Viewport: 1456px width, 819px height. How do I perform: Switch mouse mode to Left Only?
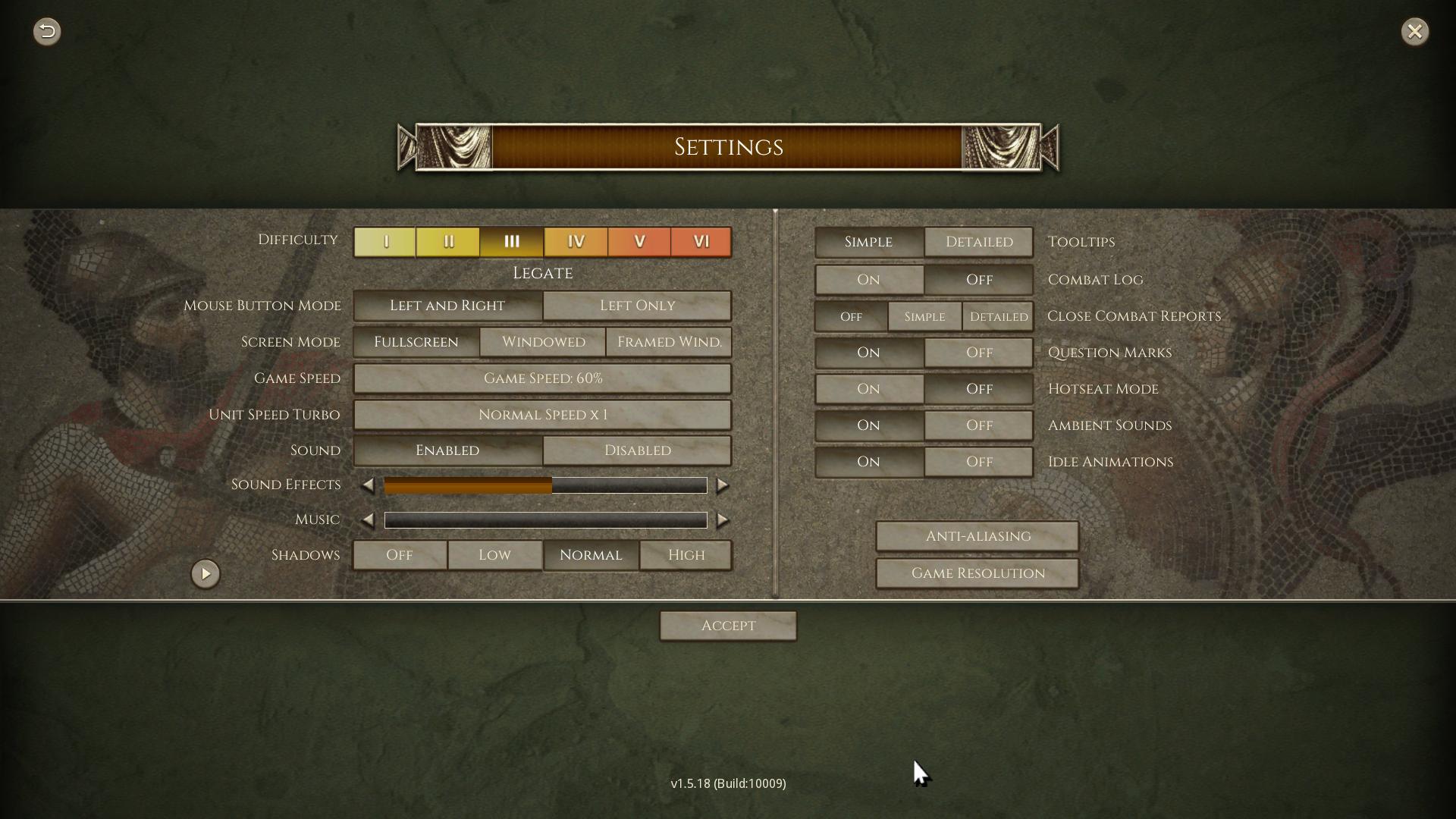(637, 306)
